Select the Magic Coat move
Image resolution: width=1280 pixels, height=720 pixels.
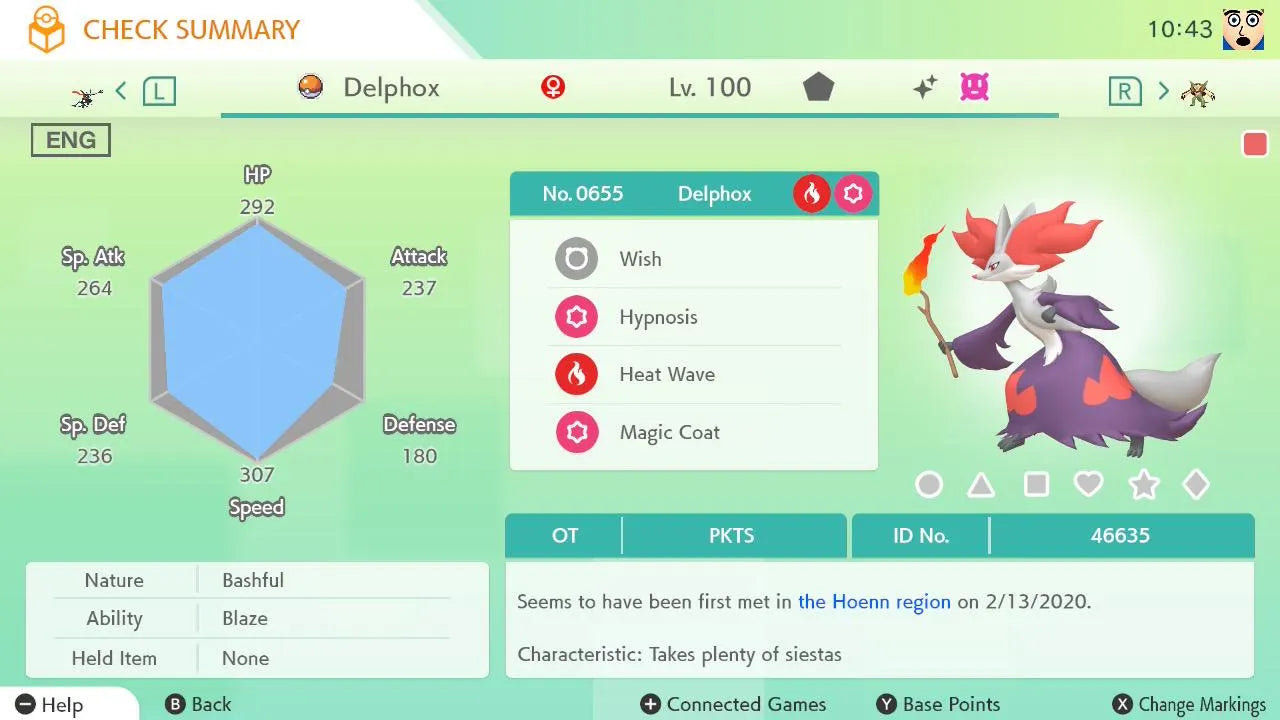pos(694,432)
